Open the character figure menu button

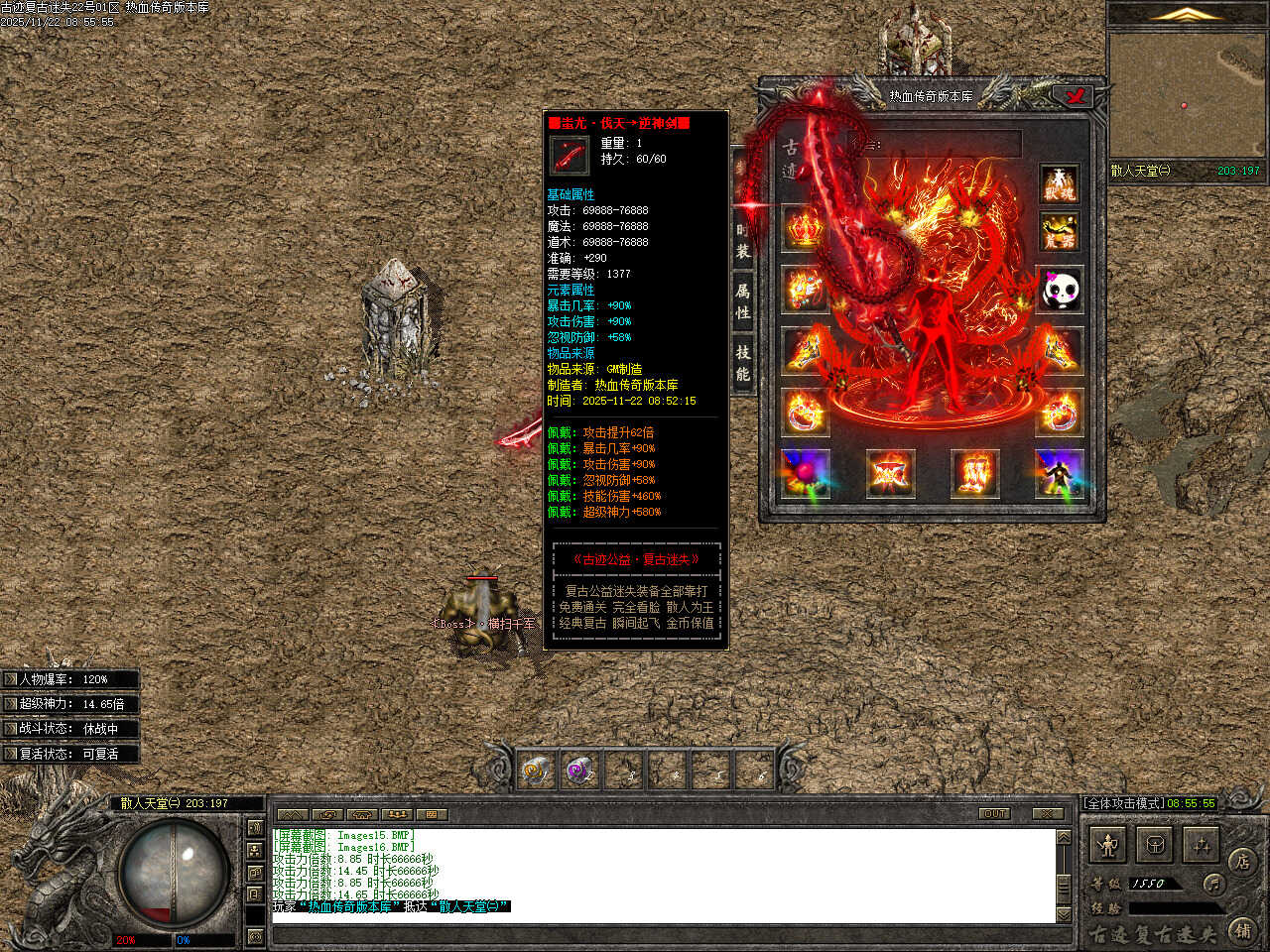coord(1107,845)
